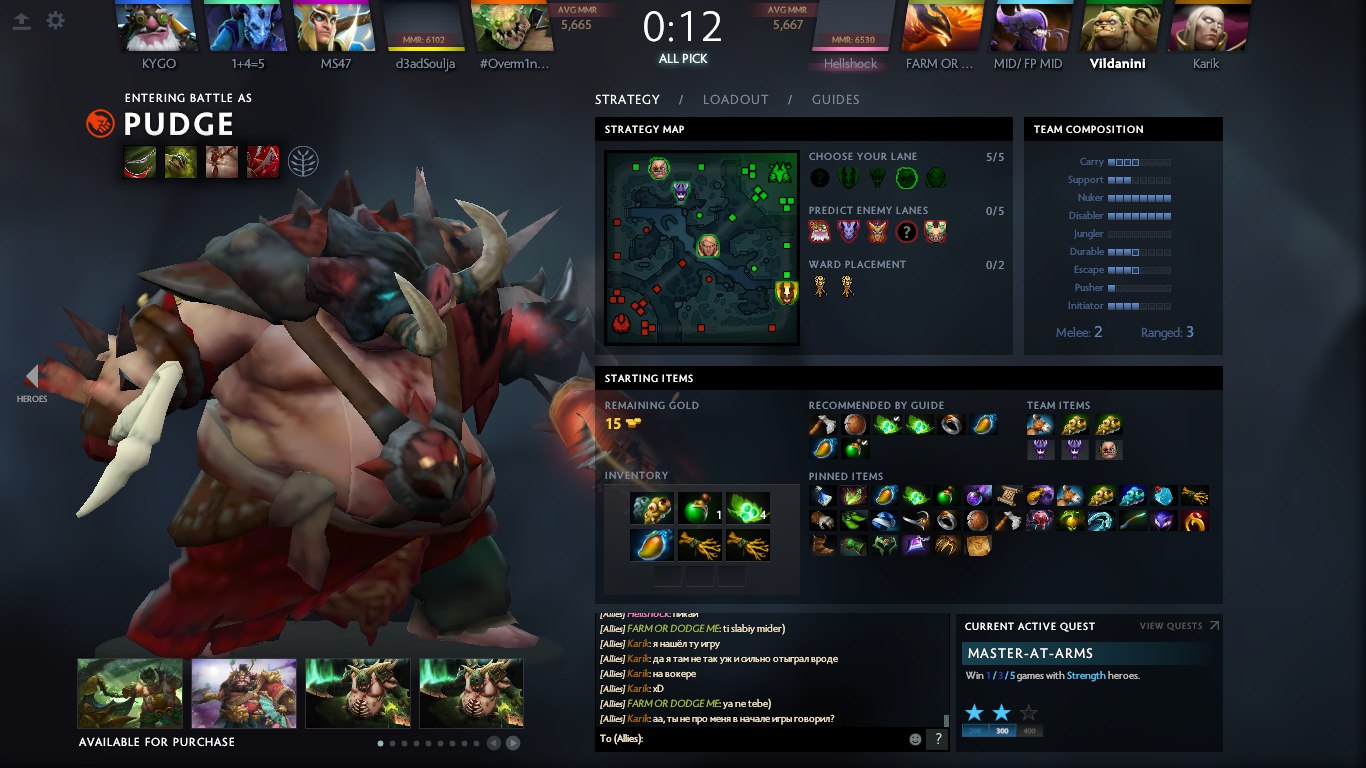Select an Observer Ward under Ward Placement

820,287
